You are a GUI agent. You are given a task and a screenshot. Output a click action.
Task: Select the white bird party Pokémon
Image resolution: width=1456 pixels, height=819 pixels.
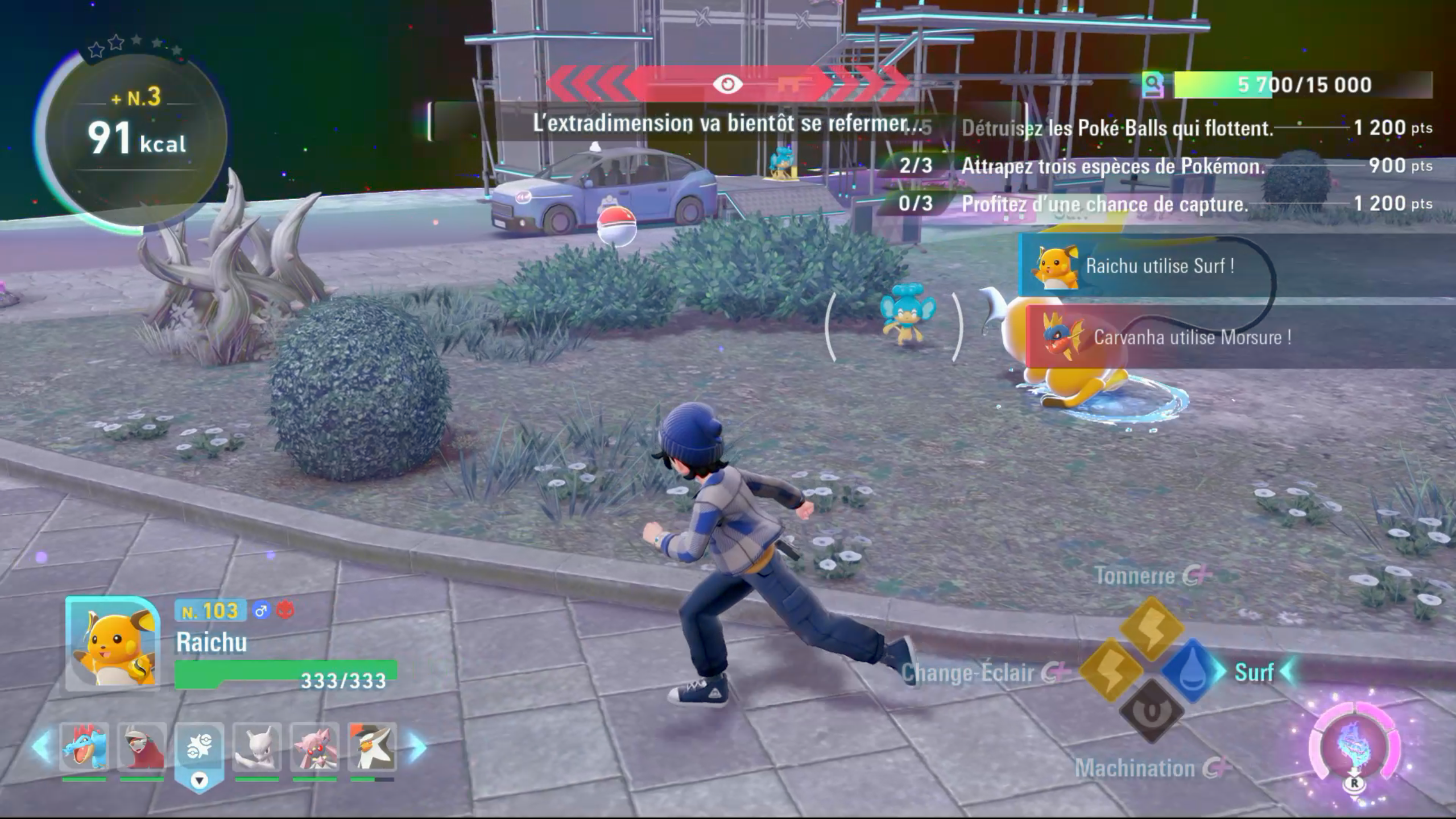pos(373,747)
